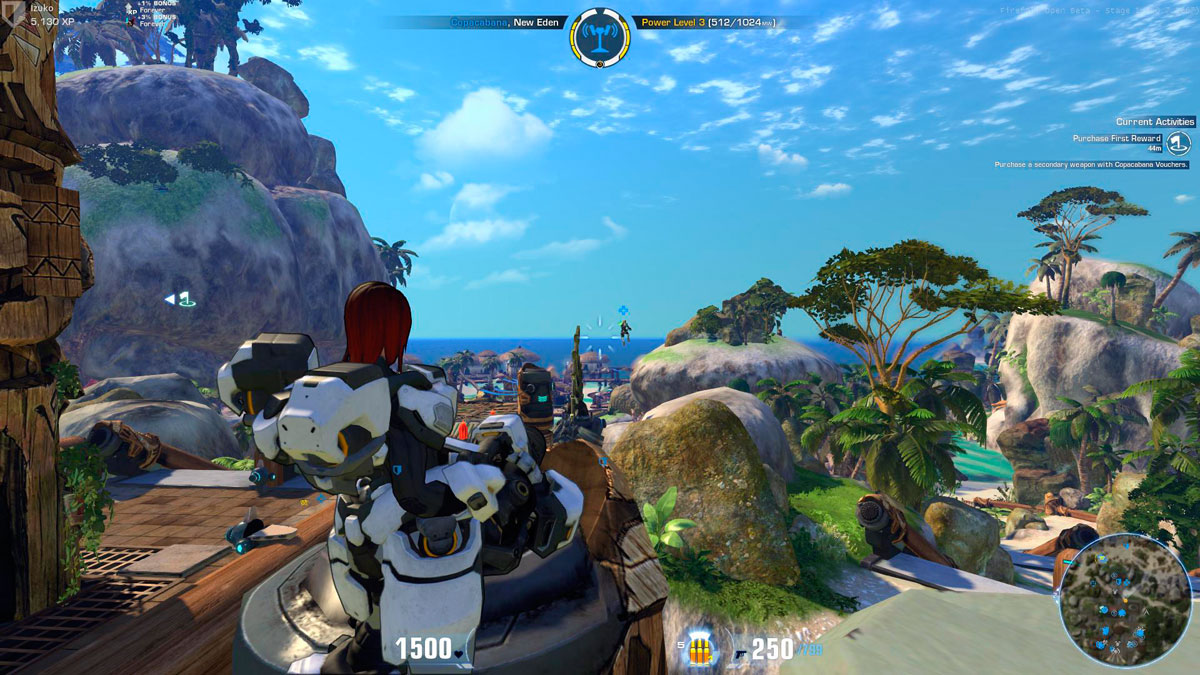Click the zone control tower emblem
Image resolution: width=1200 pixels, height=675 pixels.
(x=600, y=38)
